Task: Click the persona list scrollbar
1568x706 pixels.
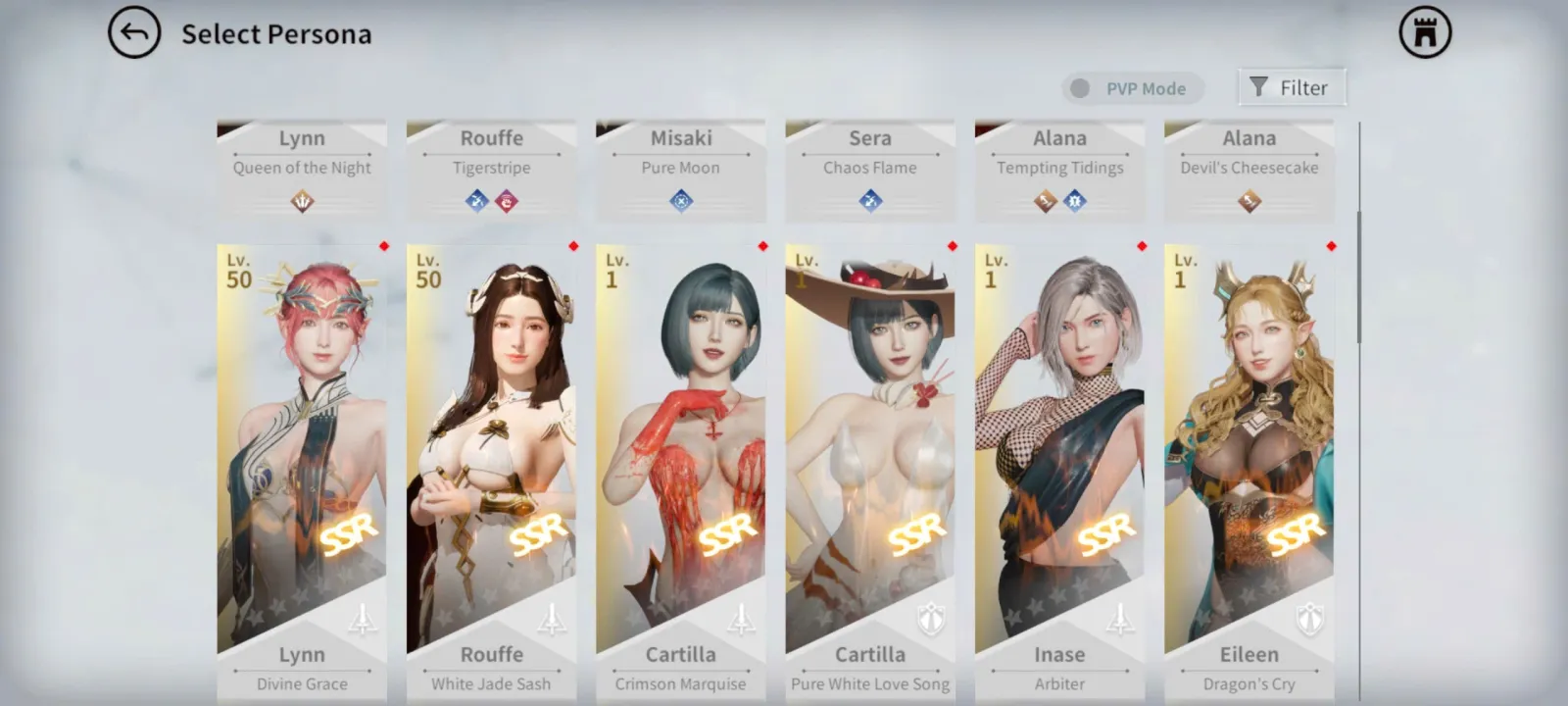Action: pyautogui.click(x=1359, y=277)
